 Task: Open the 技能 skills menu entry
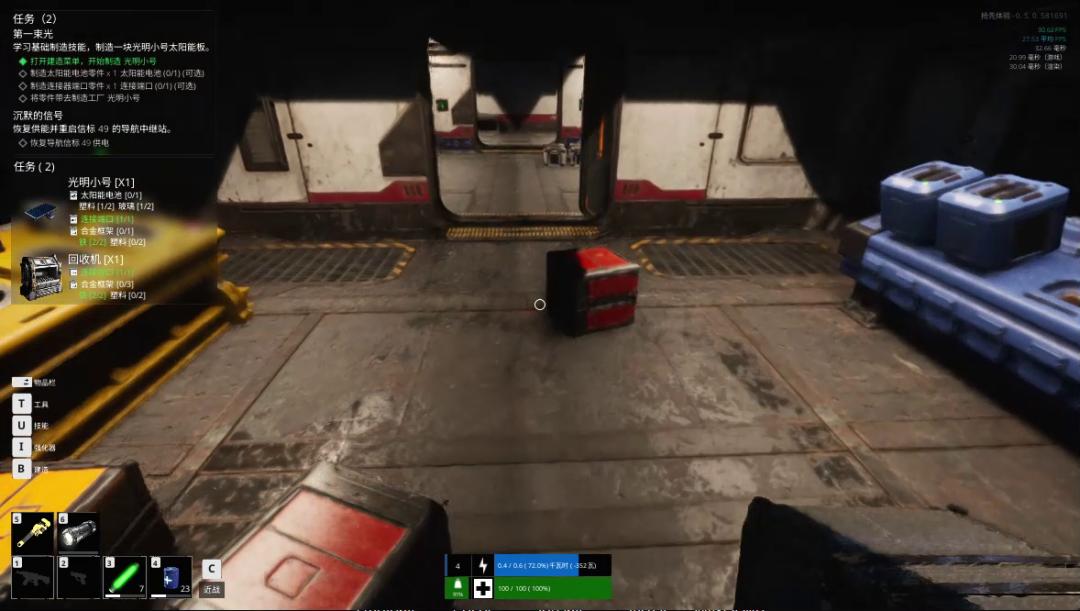[21, 426]
